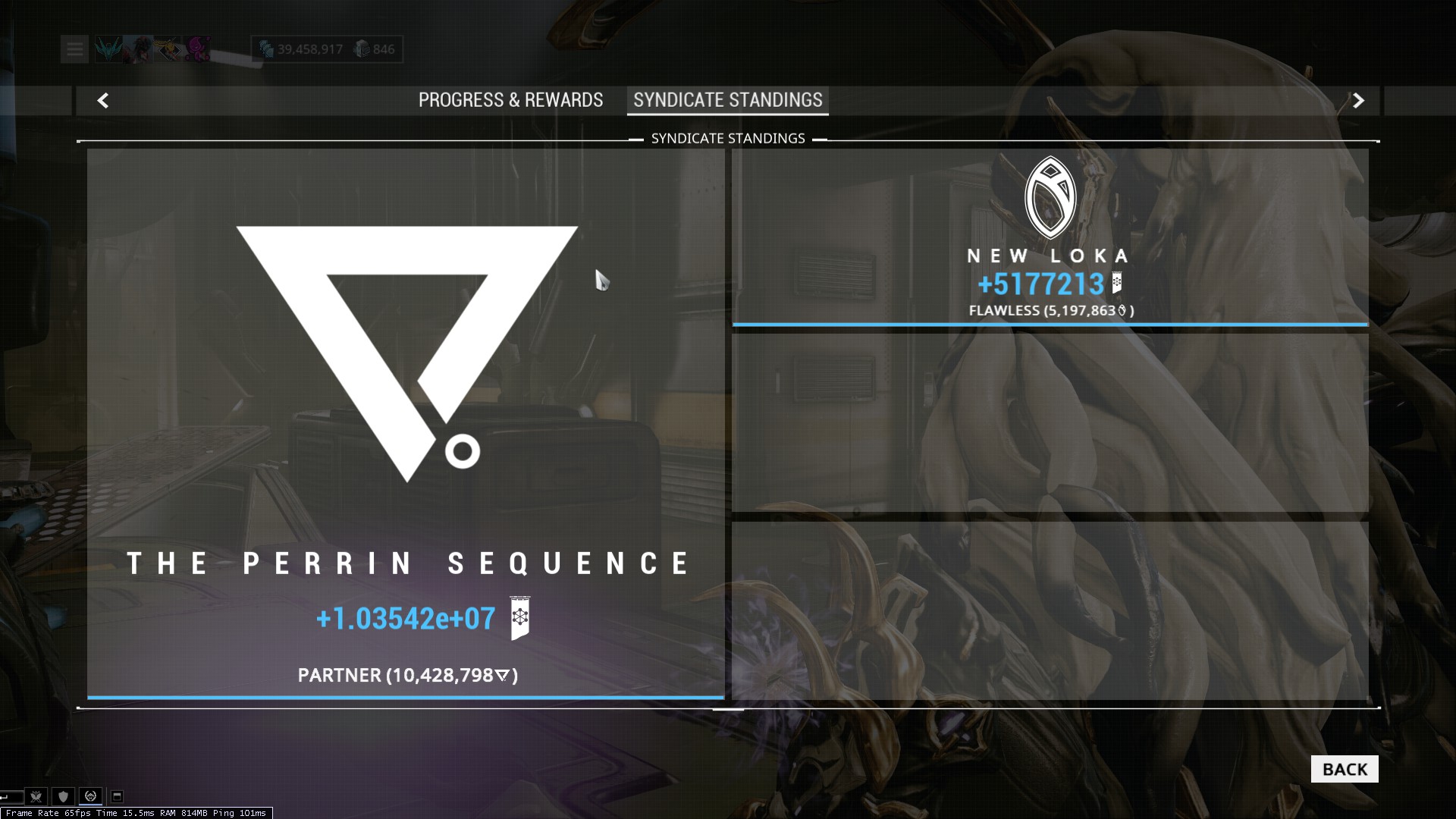Toggle the laurel clan emblem in the bottom toolbar
1456x819 pixels.
click(x=89, y=796)
